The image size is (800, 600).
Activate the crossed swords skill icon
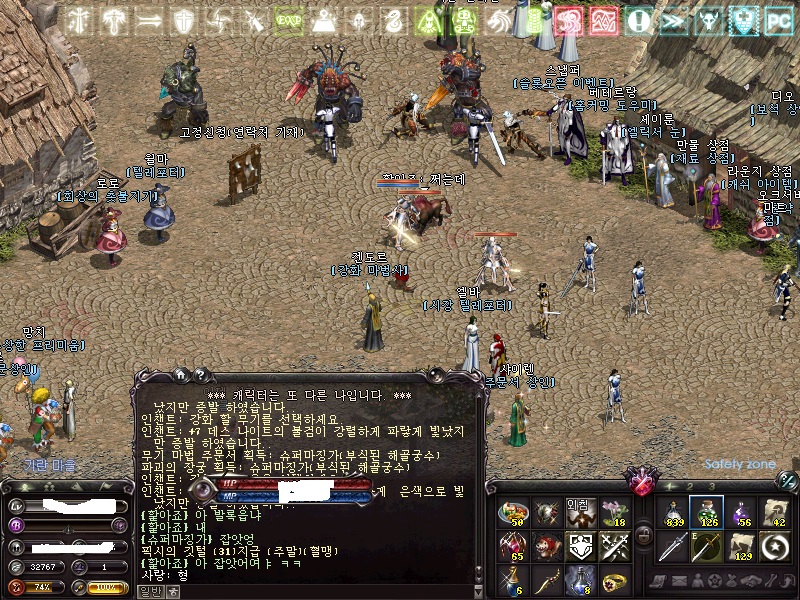tap(614, 546)
